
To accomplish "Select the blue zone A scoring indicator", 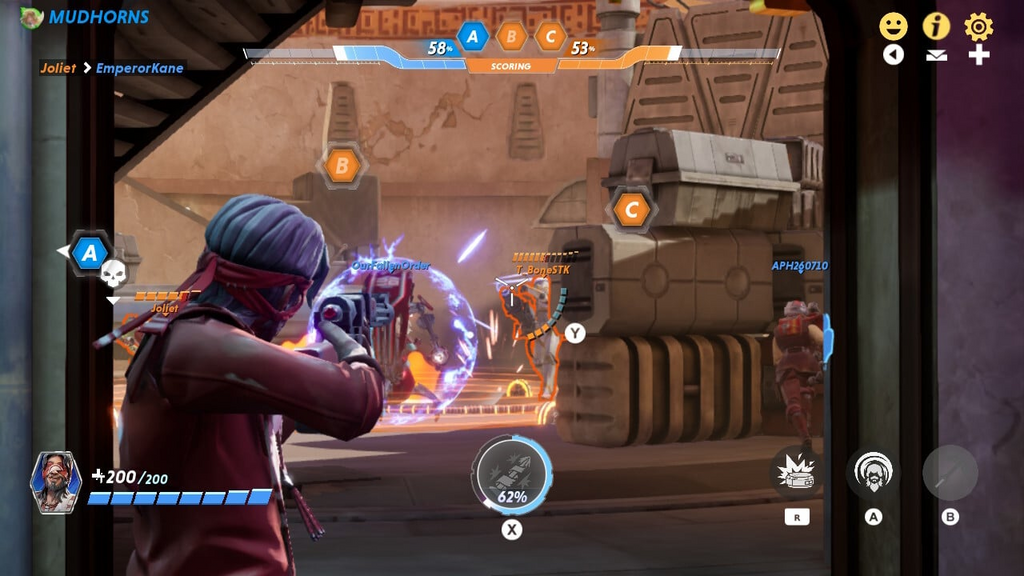I will pos(472,38).
